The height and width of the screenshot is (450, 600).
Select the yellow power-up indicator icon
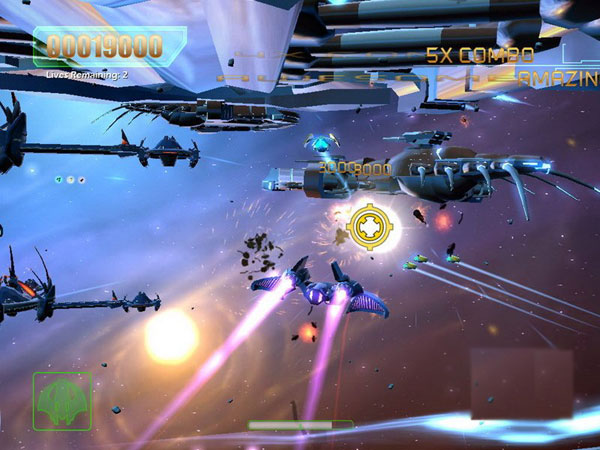point(70,180)
